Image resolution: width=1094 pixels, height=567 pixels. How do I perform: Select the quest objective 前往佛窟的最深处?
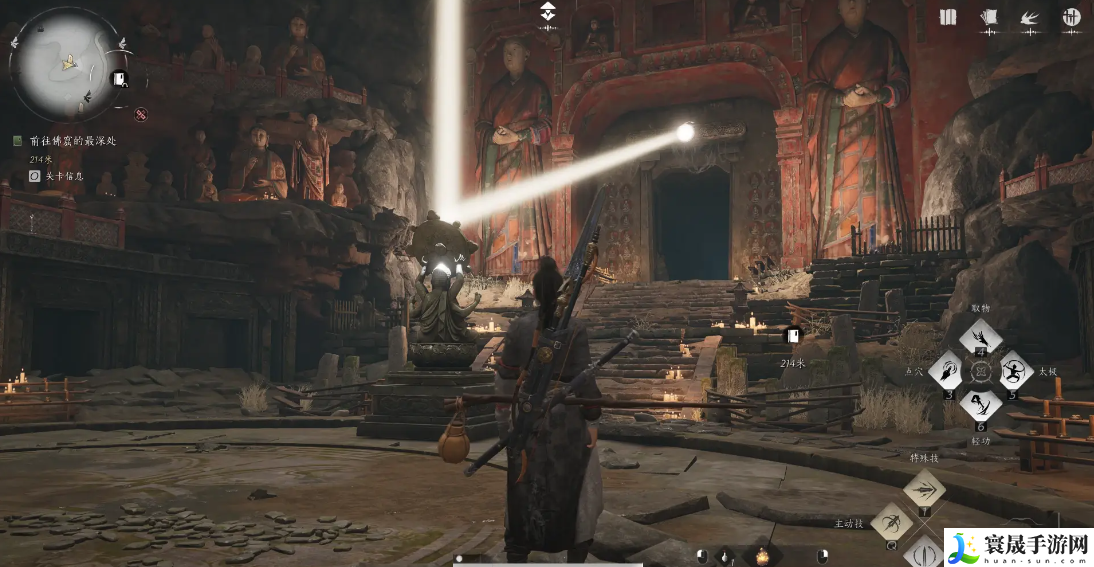click(x=70, y=141)
